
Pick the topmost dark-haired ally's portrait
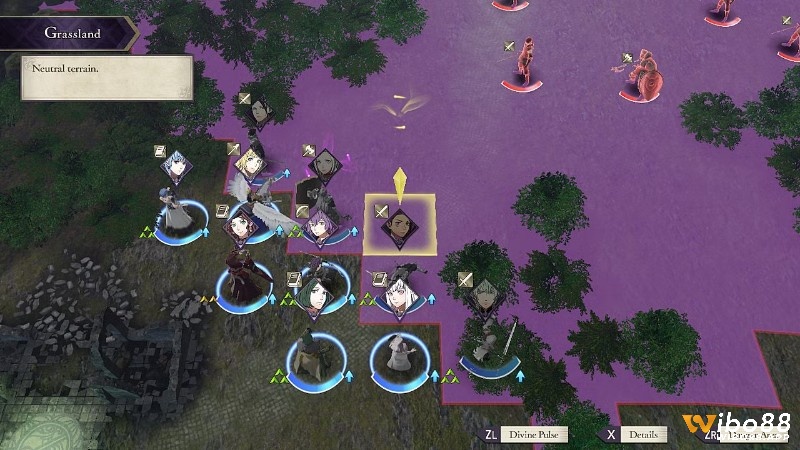[x=260, y=112]
